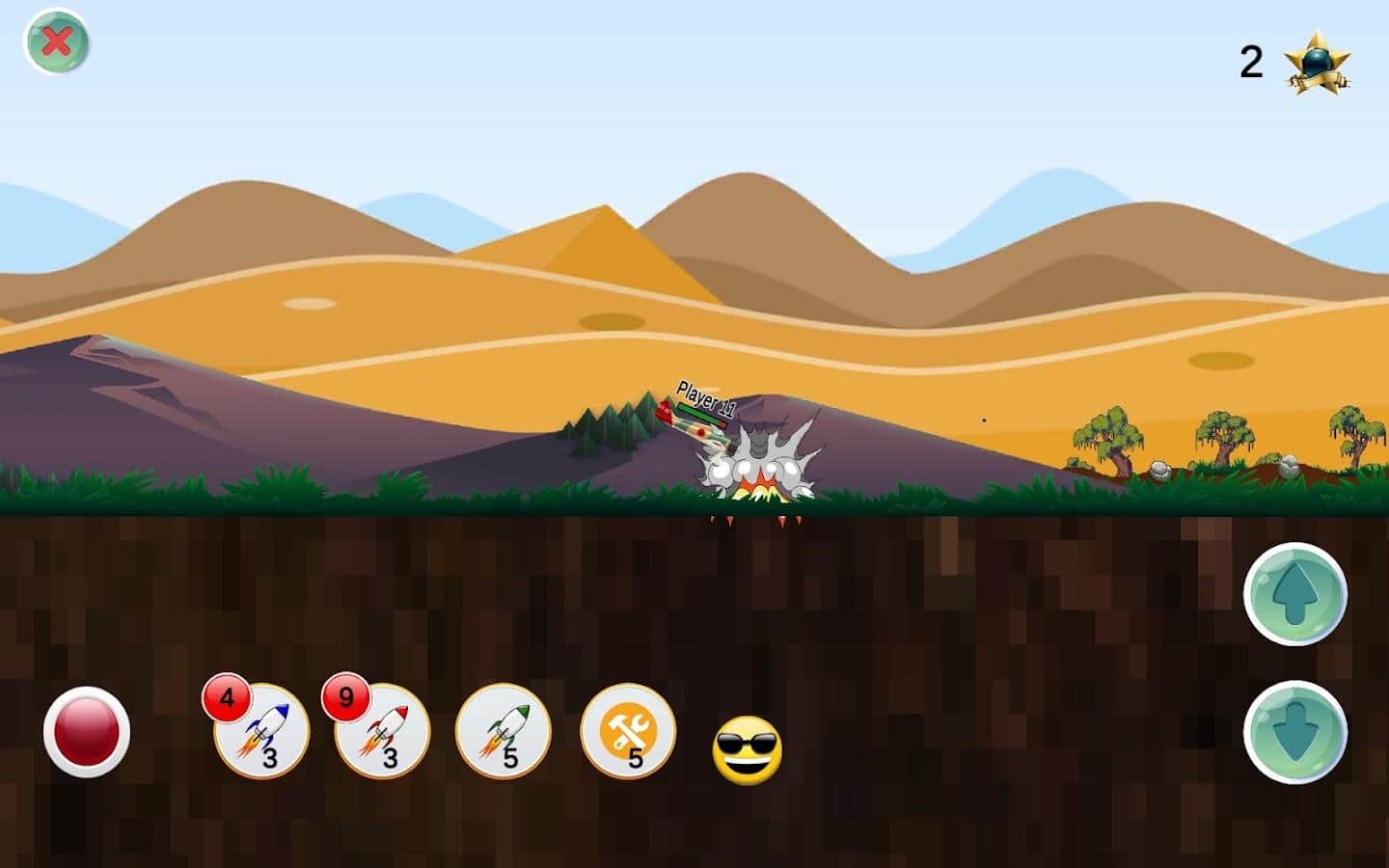Click the up arrow button

1294,593
